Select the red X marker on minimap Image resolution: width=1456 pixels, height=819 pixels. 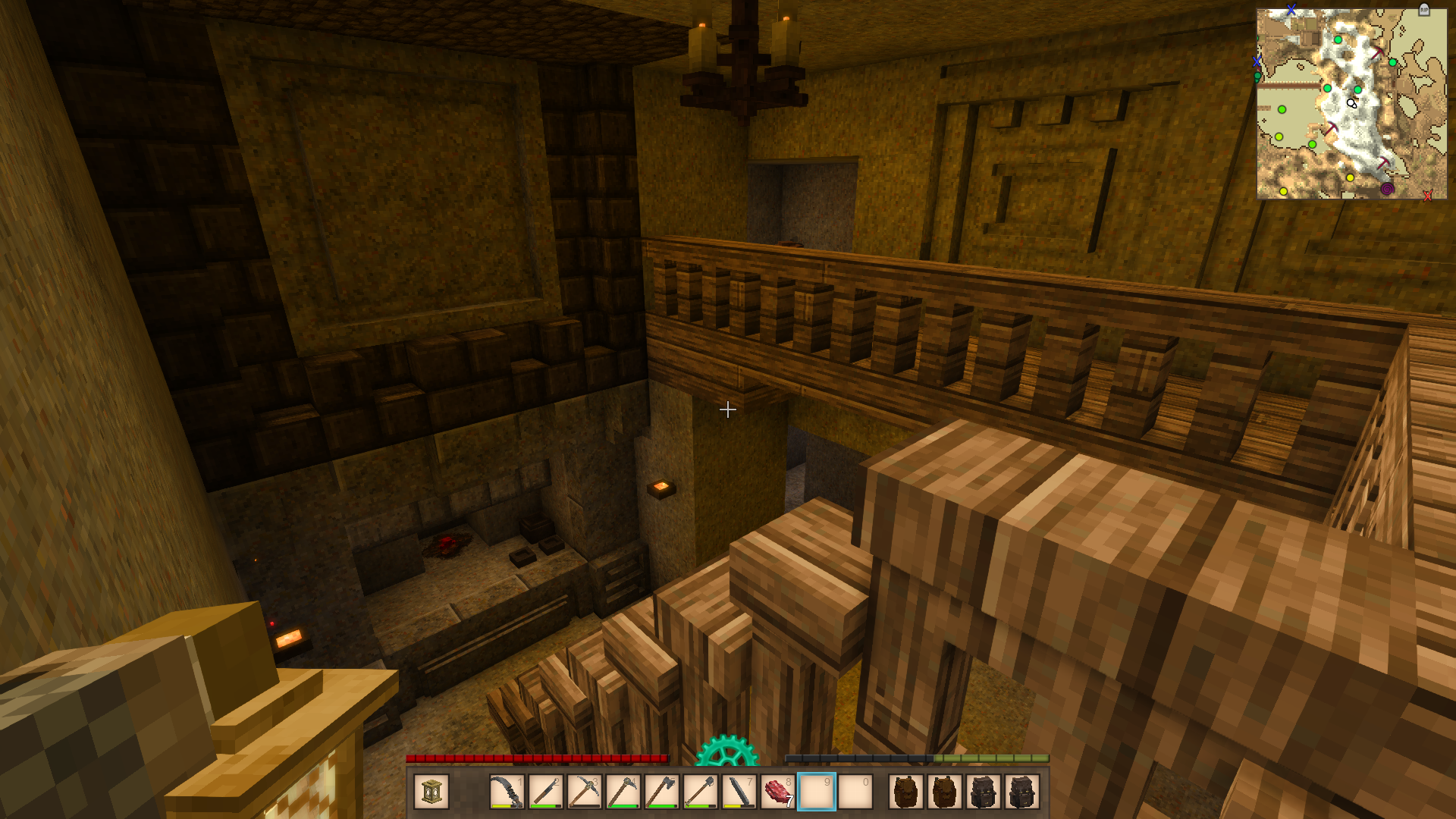(1427, 196)
